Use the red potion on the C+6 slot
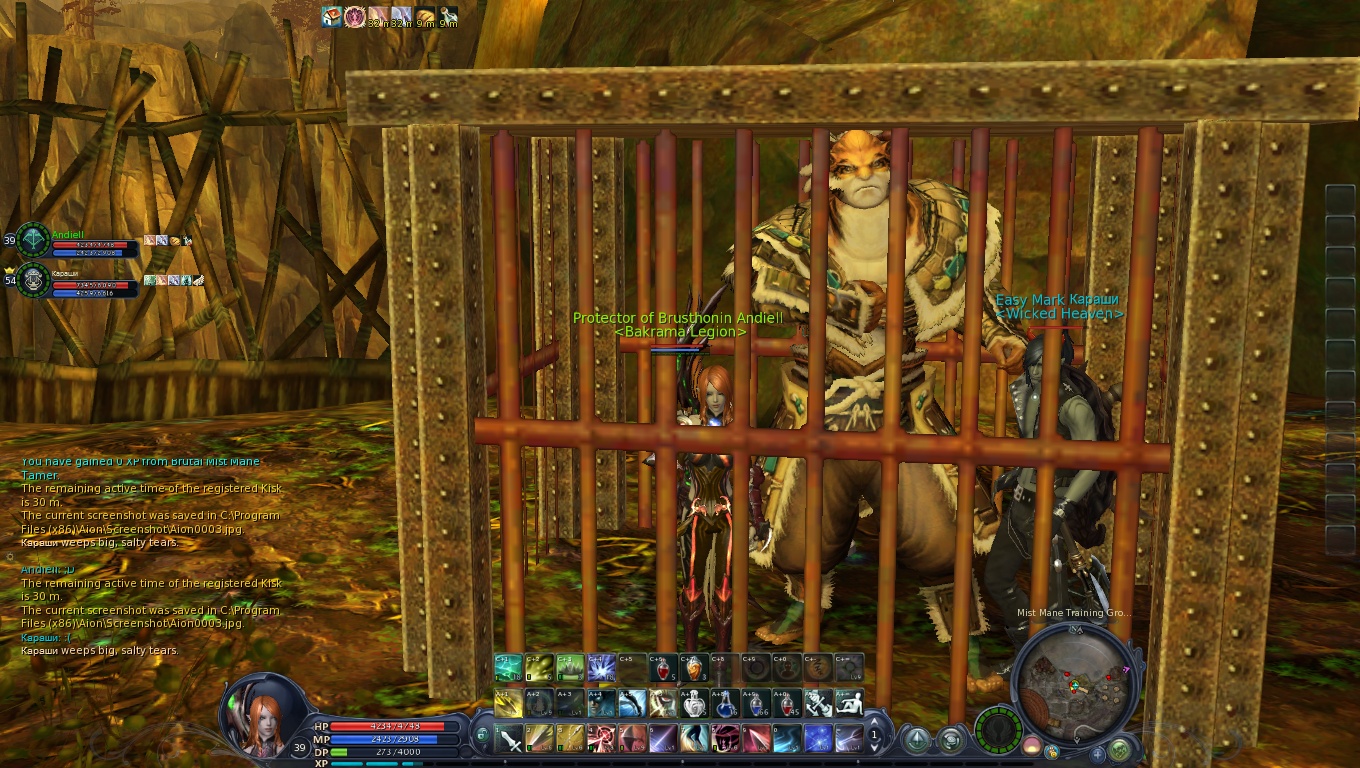Viewport: 1360px width, 768px height. (x=662, y=668)
